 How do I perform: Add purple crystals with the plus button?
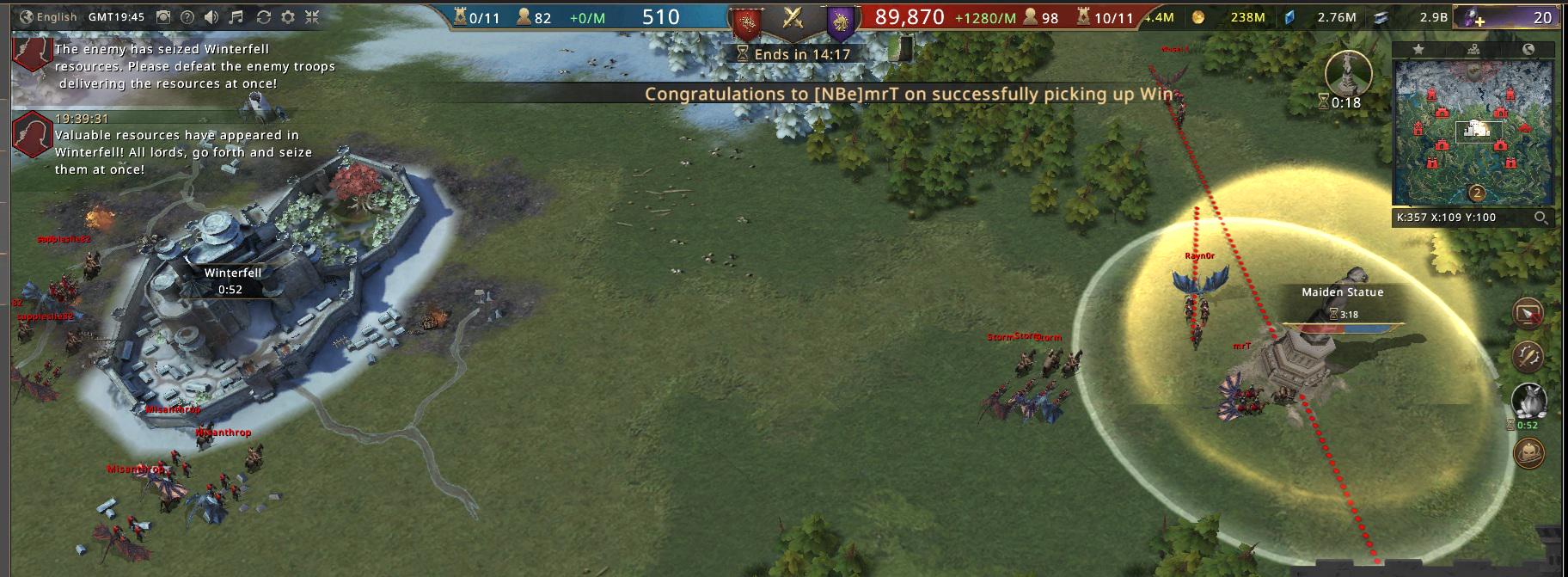1477,18
